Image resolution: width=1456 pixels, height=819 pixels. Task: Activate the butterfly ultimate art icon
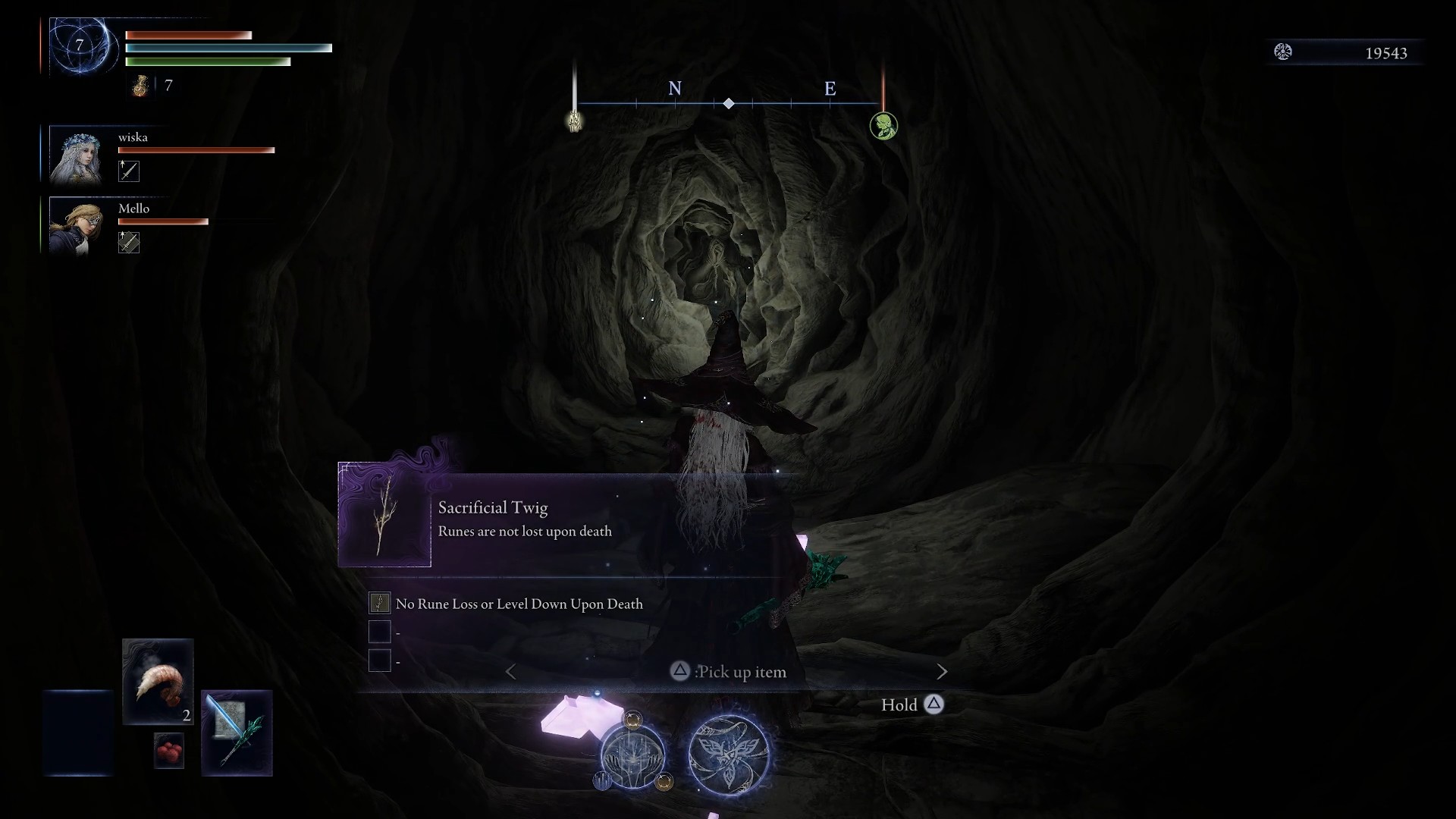(729, 755)
